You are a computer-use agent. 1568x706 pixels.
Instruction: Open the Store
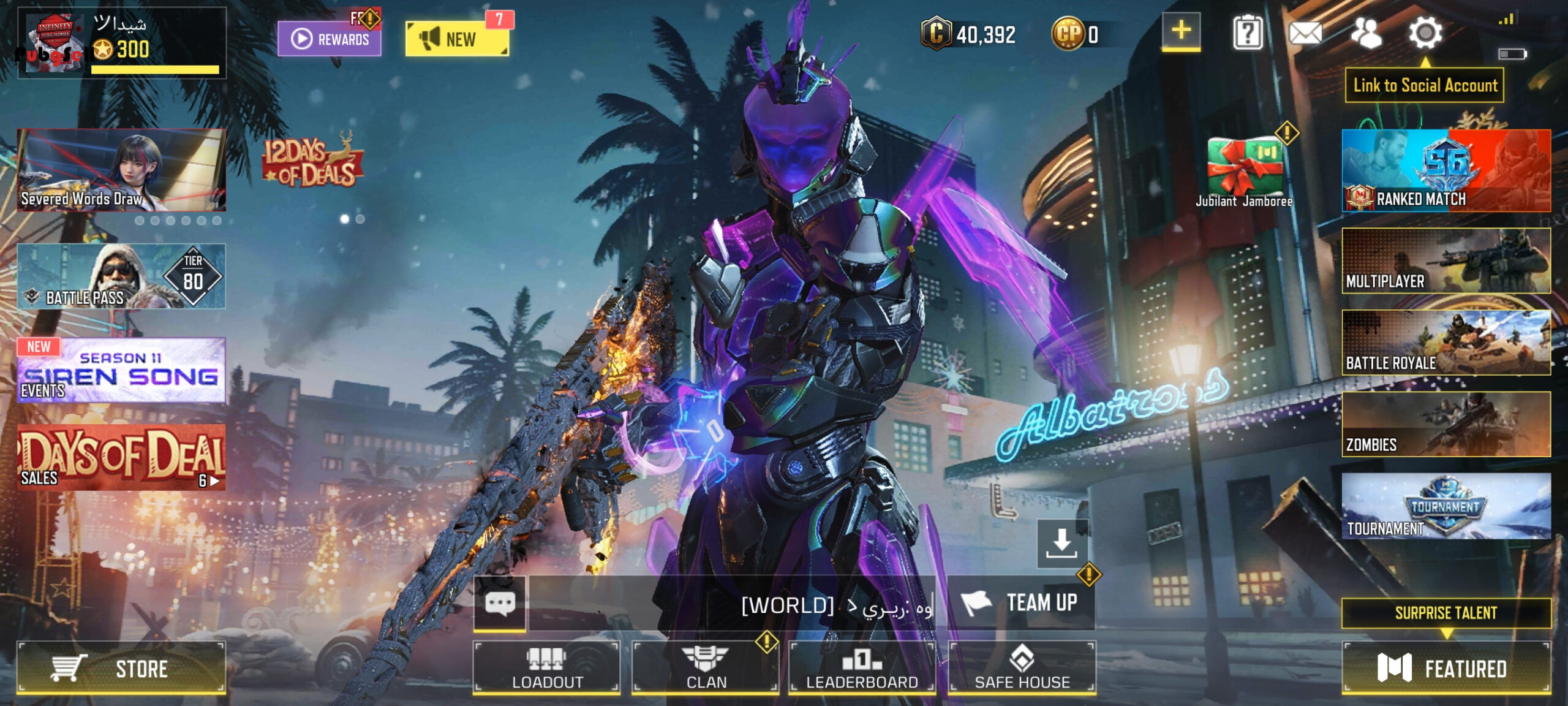(121, 667)
